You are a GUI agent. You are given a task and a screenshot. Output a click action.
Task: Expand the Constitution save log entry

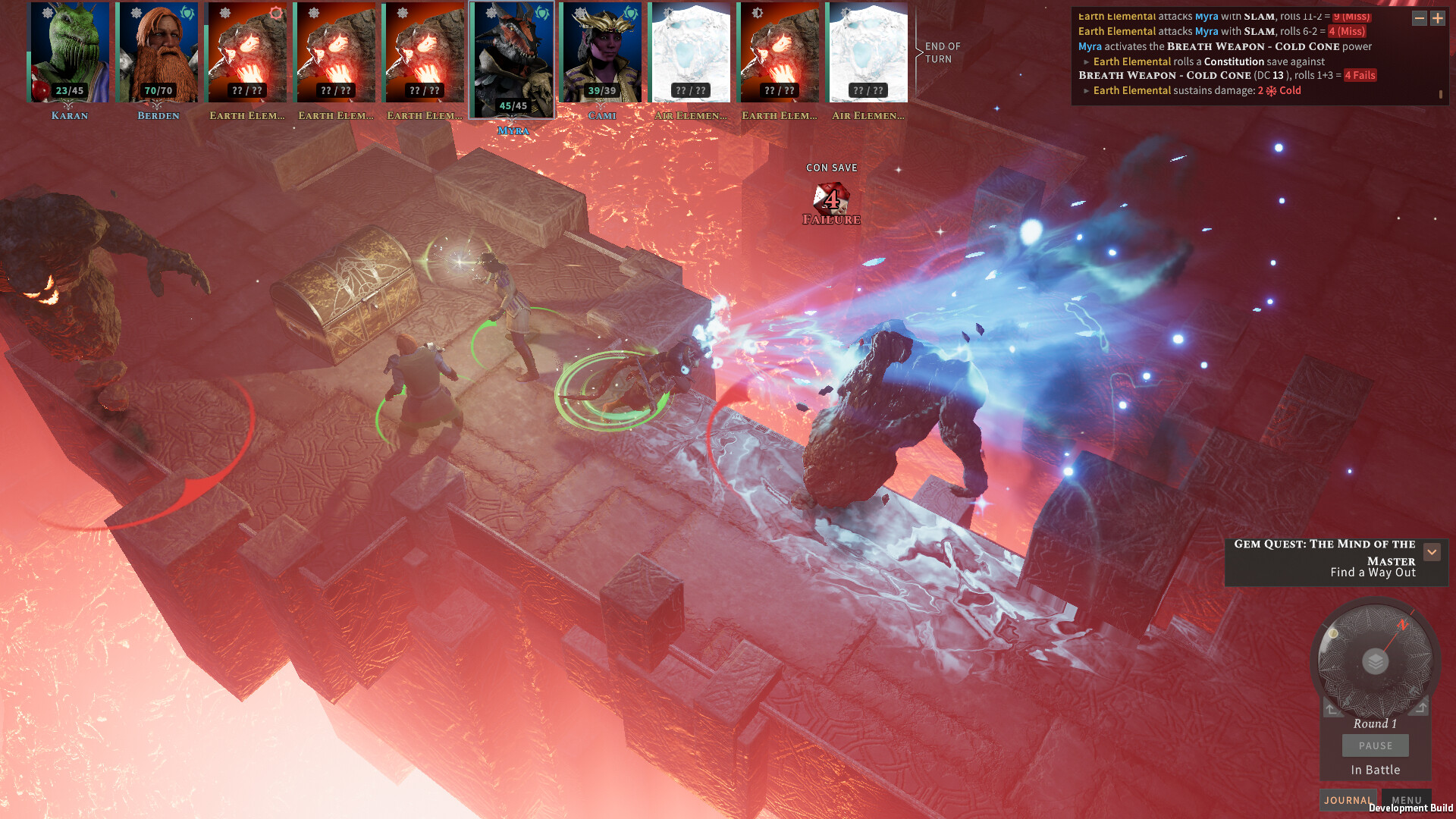coord(1086,61)
